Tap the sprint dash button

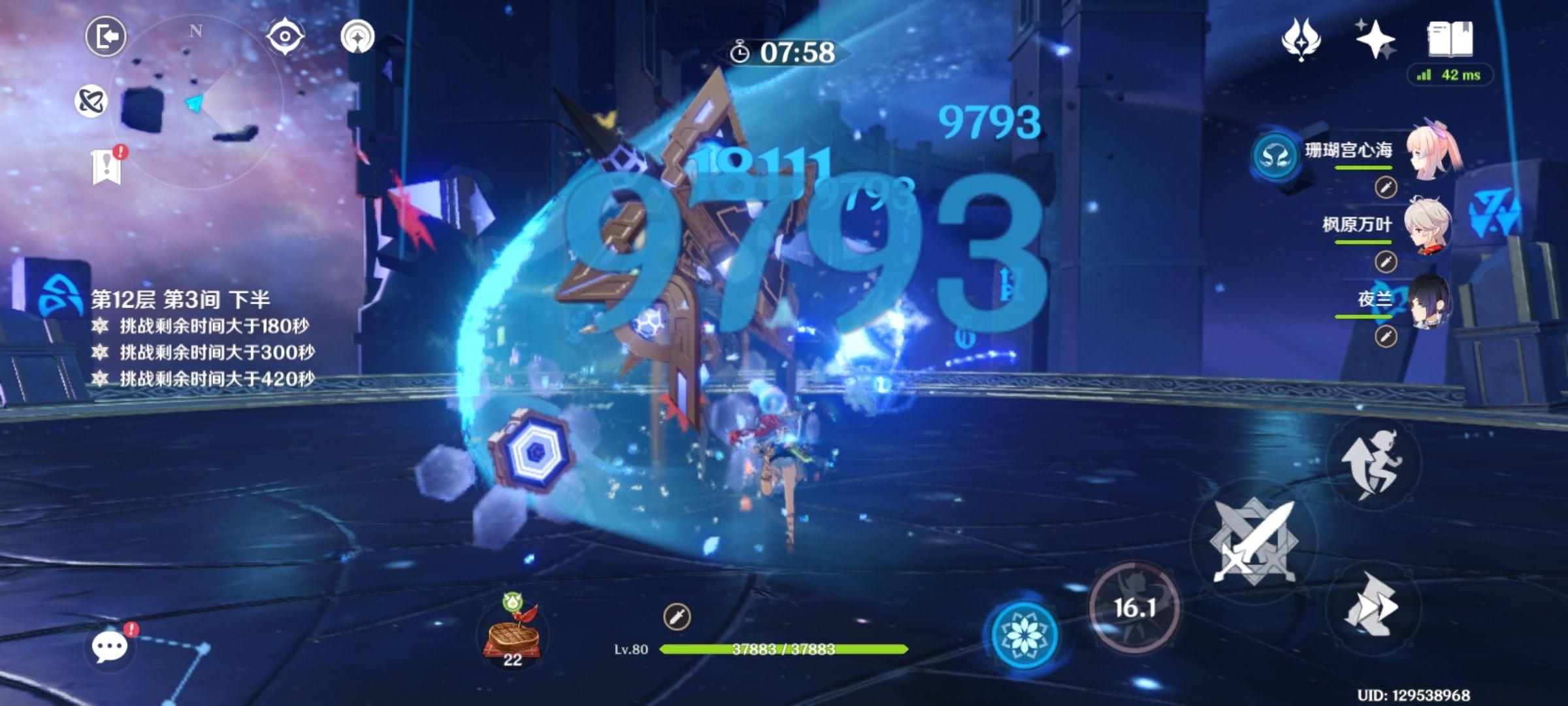point(1373,608)
